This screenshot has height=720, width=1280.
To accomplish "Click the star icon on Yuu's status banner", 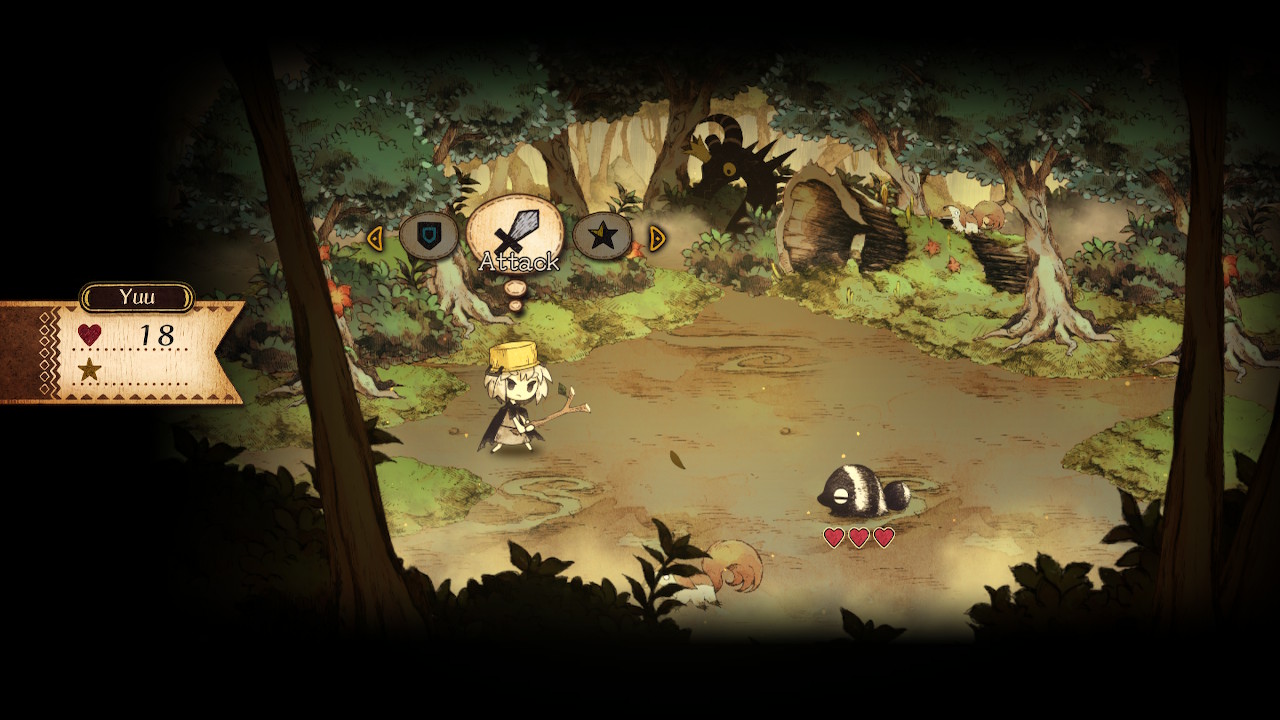I will click(x=90, y=370).
